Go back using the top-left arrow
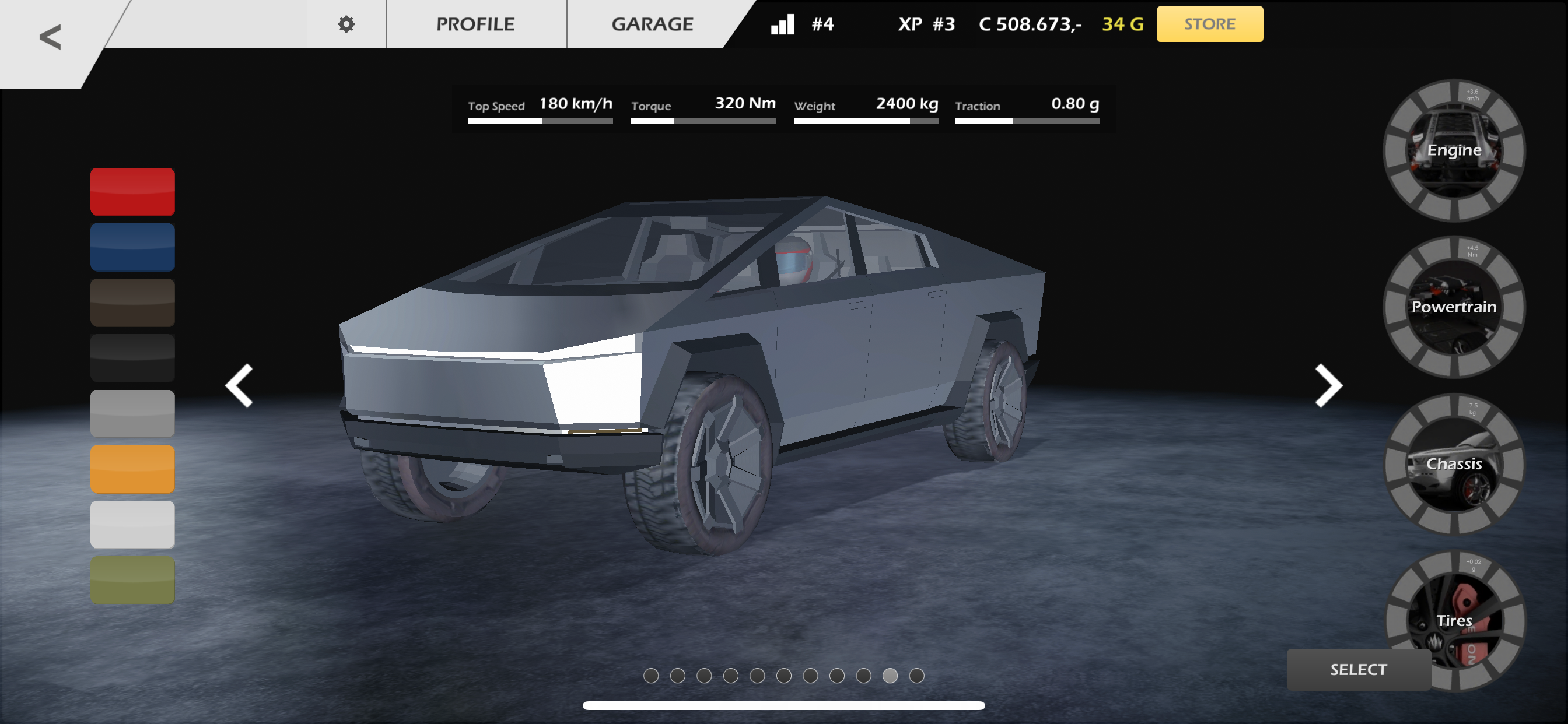The height and width of the screenshot is (724, 1568). pyautogui.click(x=51, y=38)
